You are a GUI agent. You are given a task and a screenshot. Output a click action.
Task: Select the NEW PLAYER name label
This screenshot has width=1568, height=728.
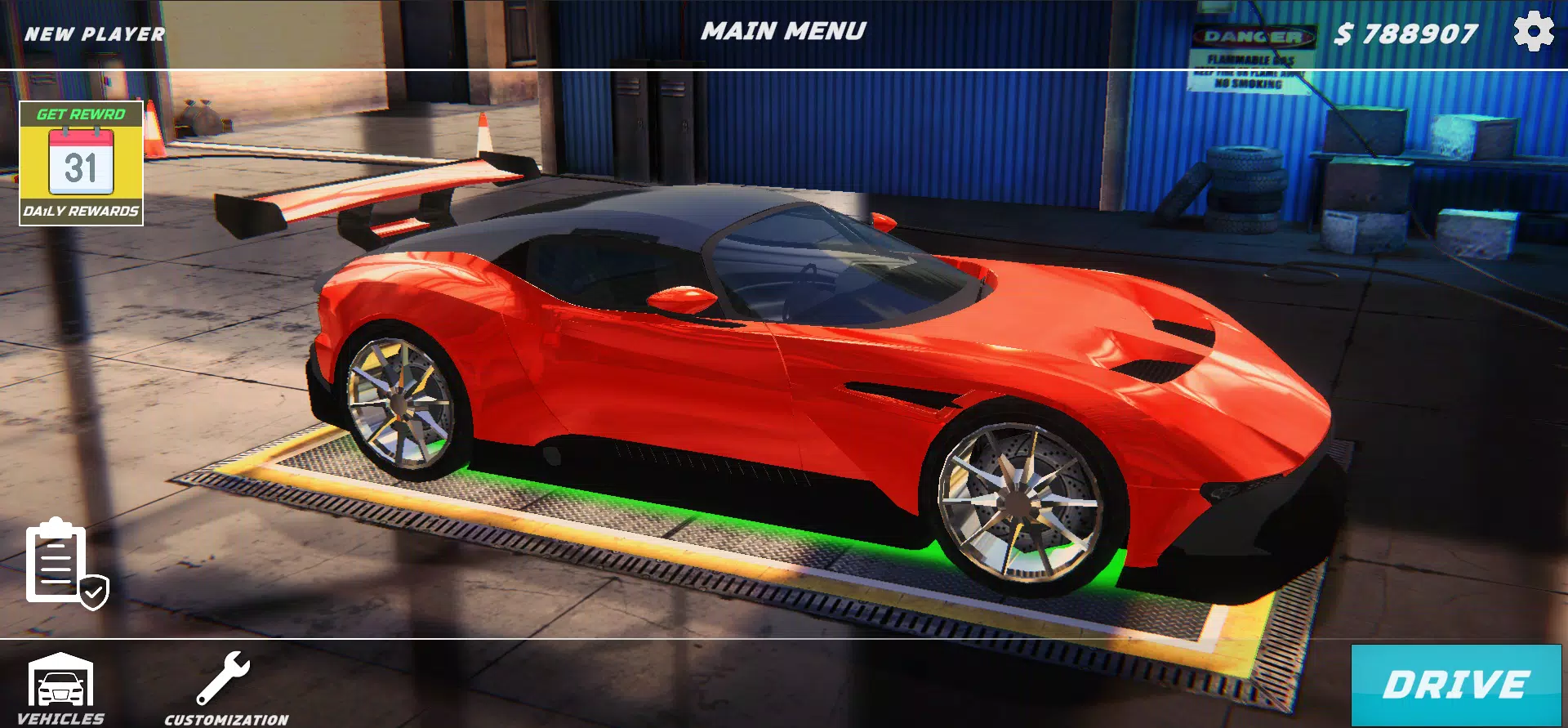pyautogui.click(x=94, y=34)
